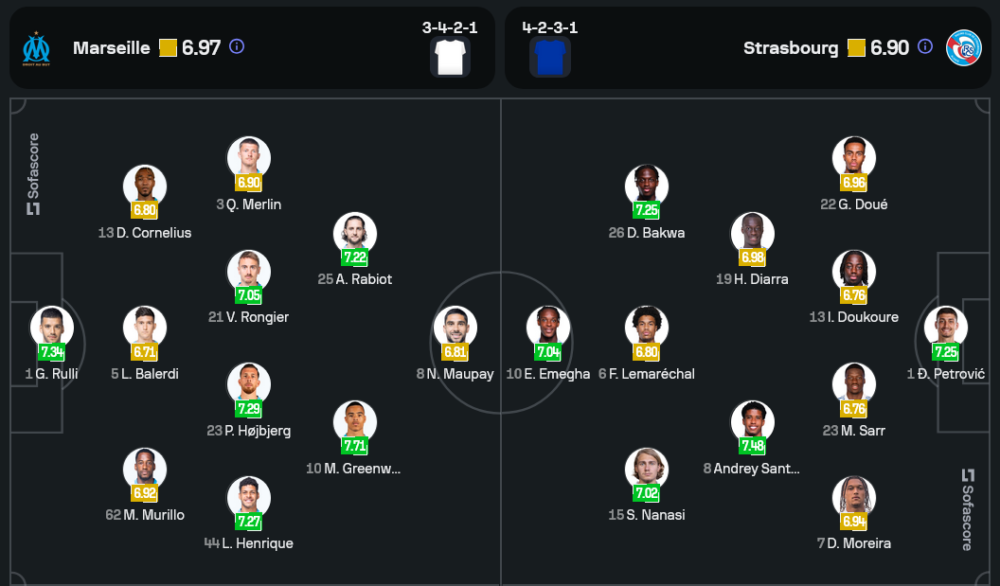1000x586 pixels.
Task: Click the Marseille team name
Action: click(111, 48)
